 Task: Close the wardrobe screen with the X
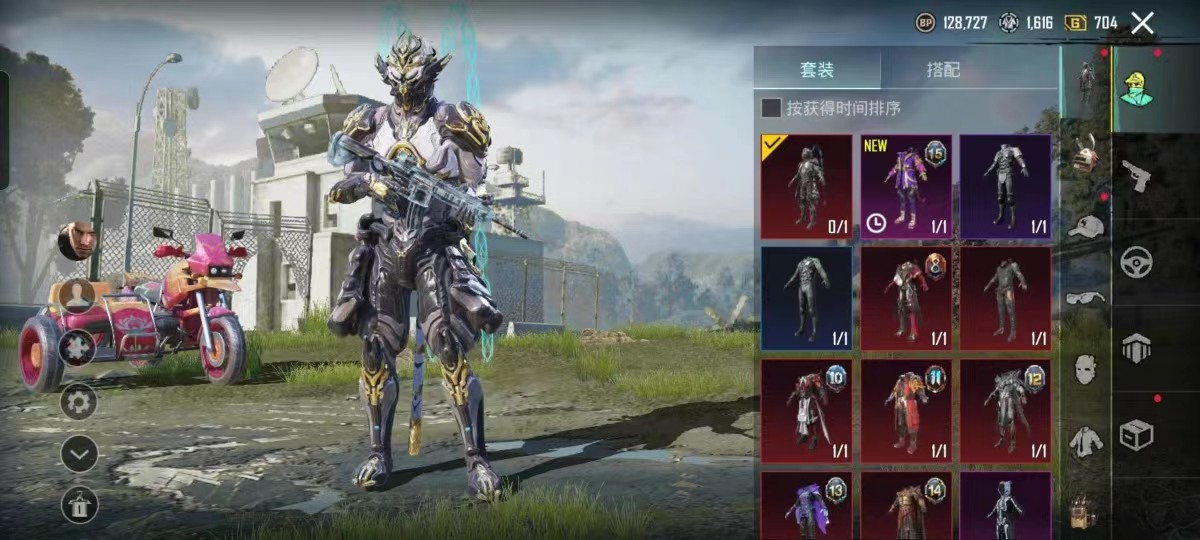(x=1142, y=23)
